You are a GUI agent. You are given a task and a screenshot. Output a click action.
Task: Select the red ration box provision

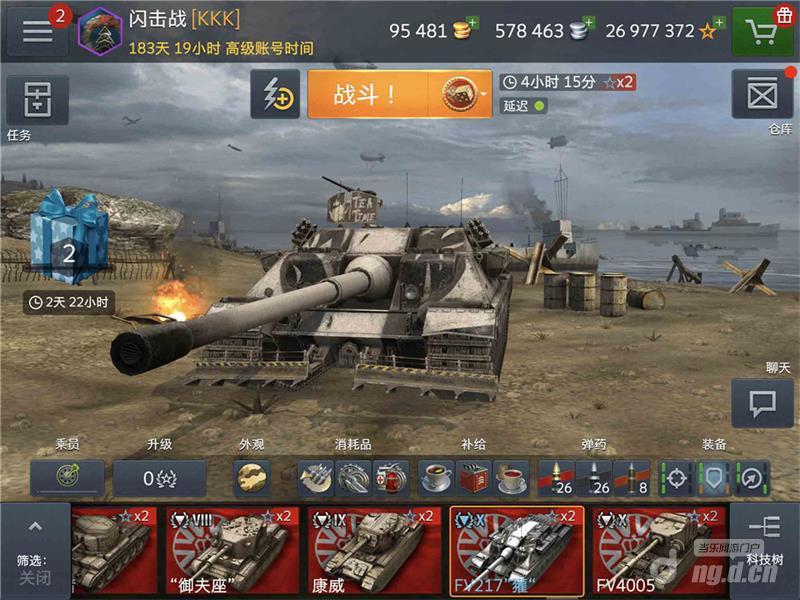tap(474, 479)
